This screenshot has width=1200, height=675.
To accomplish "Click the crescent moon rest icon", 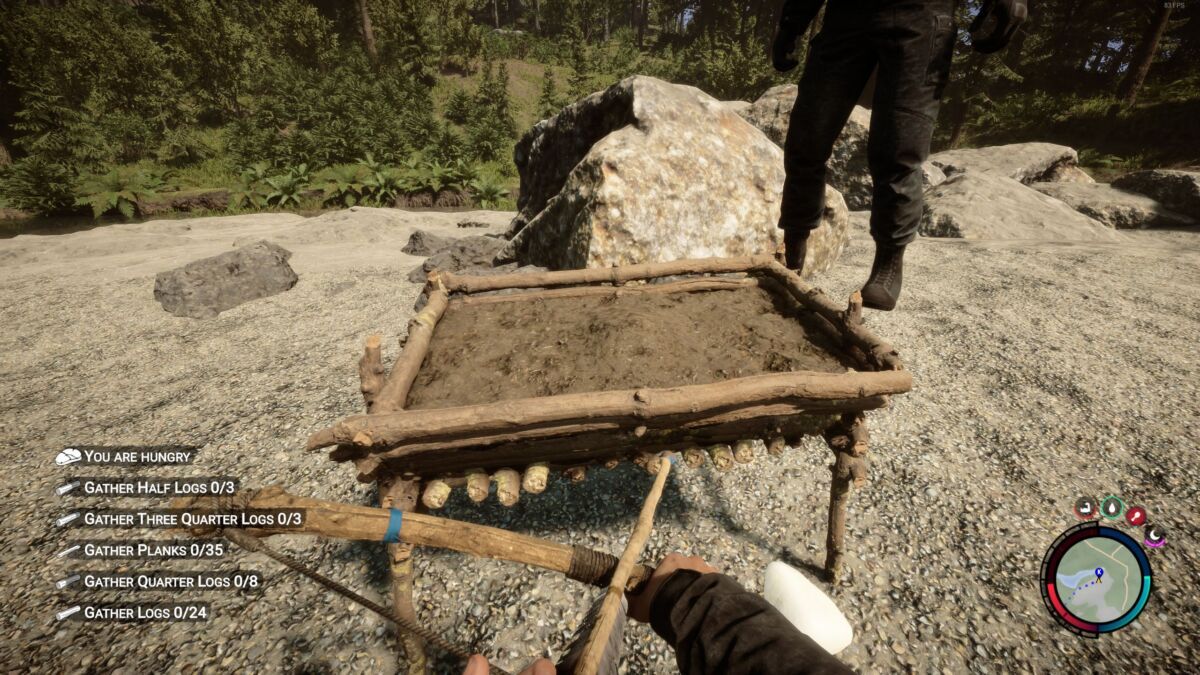I will 1153,536.
